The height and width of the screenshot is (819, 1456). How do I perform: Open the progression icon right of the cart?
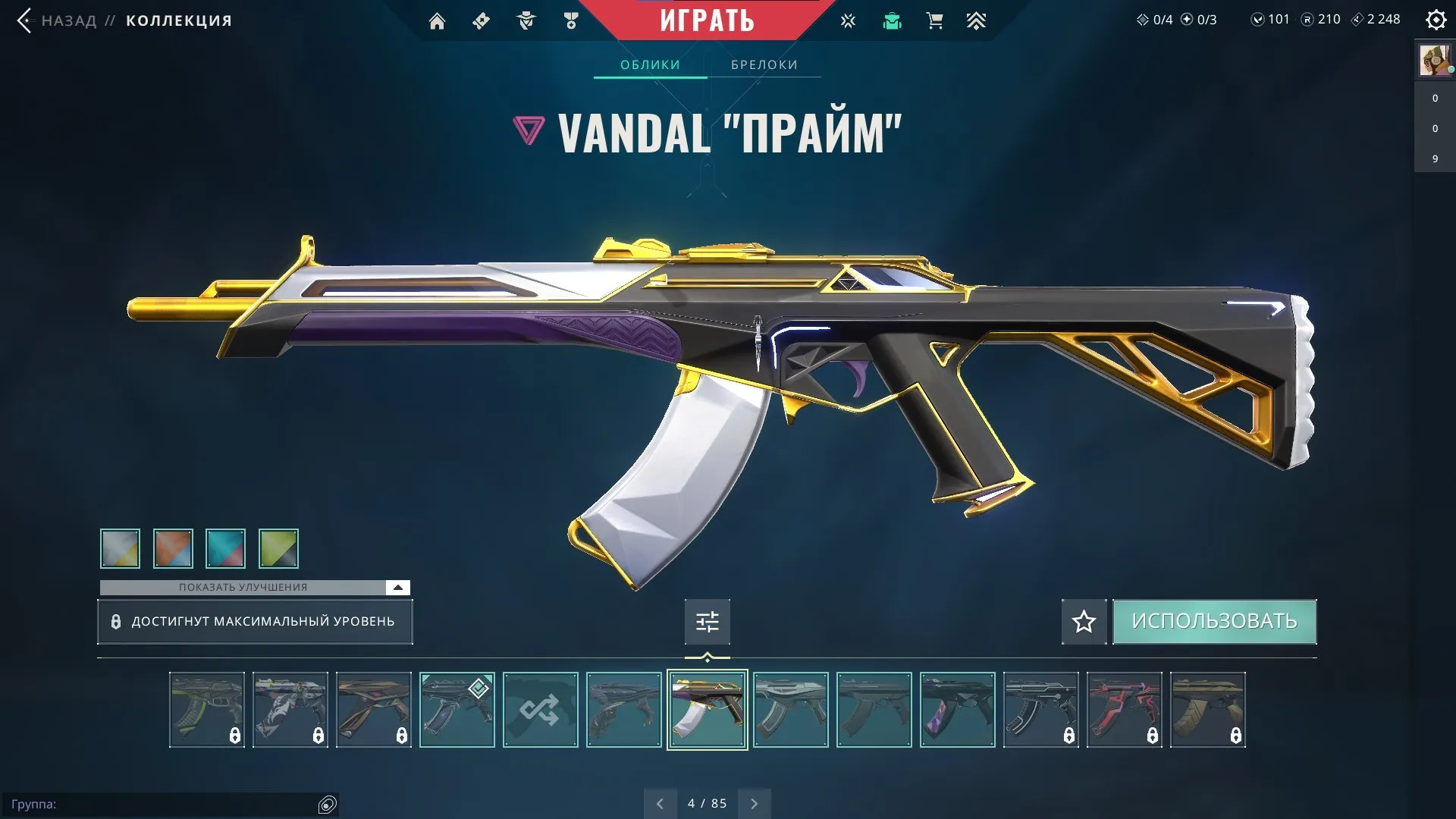coord(977,20)
